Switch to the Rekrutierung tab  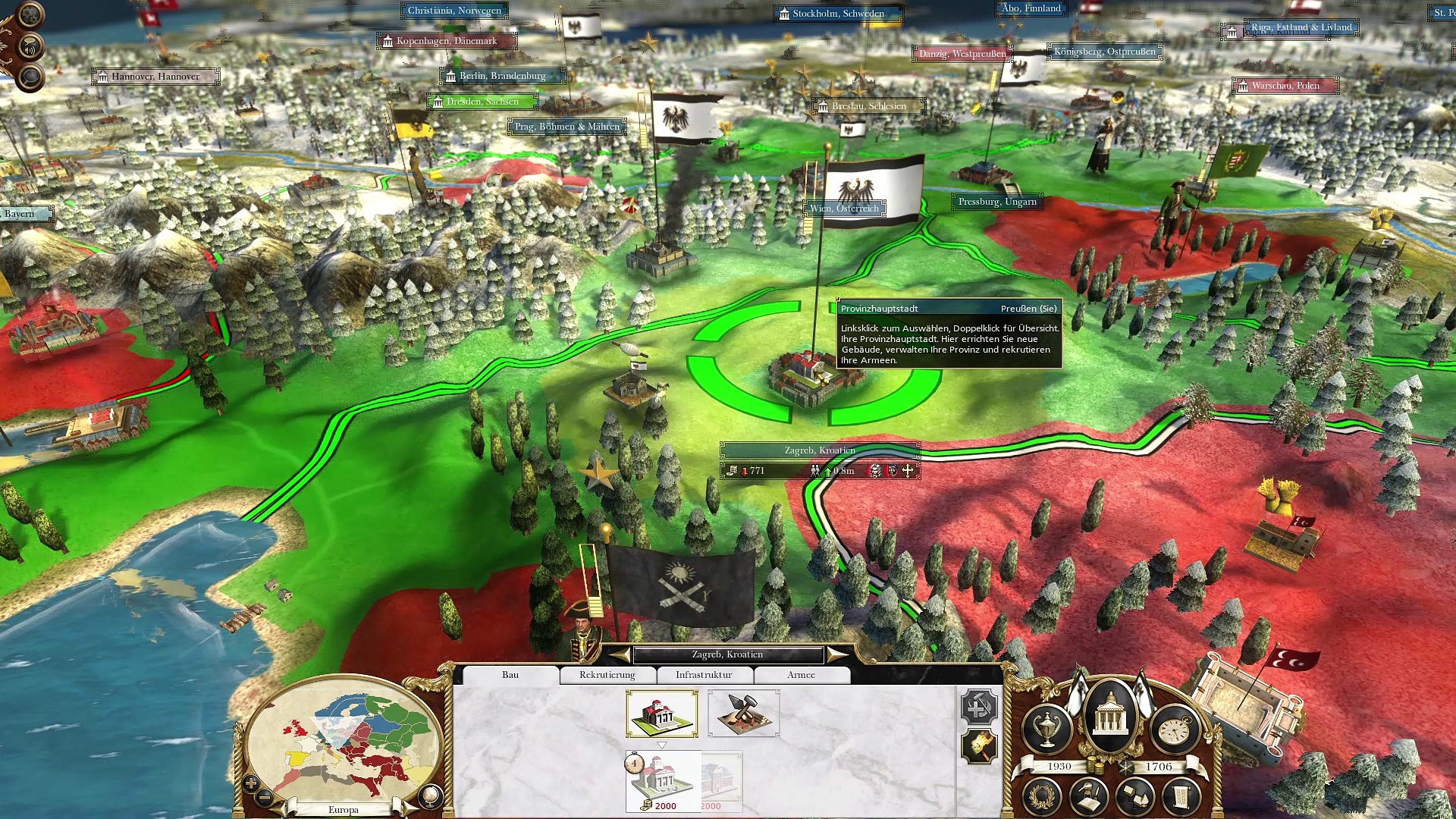[607, 675]
